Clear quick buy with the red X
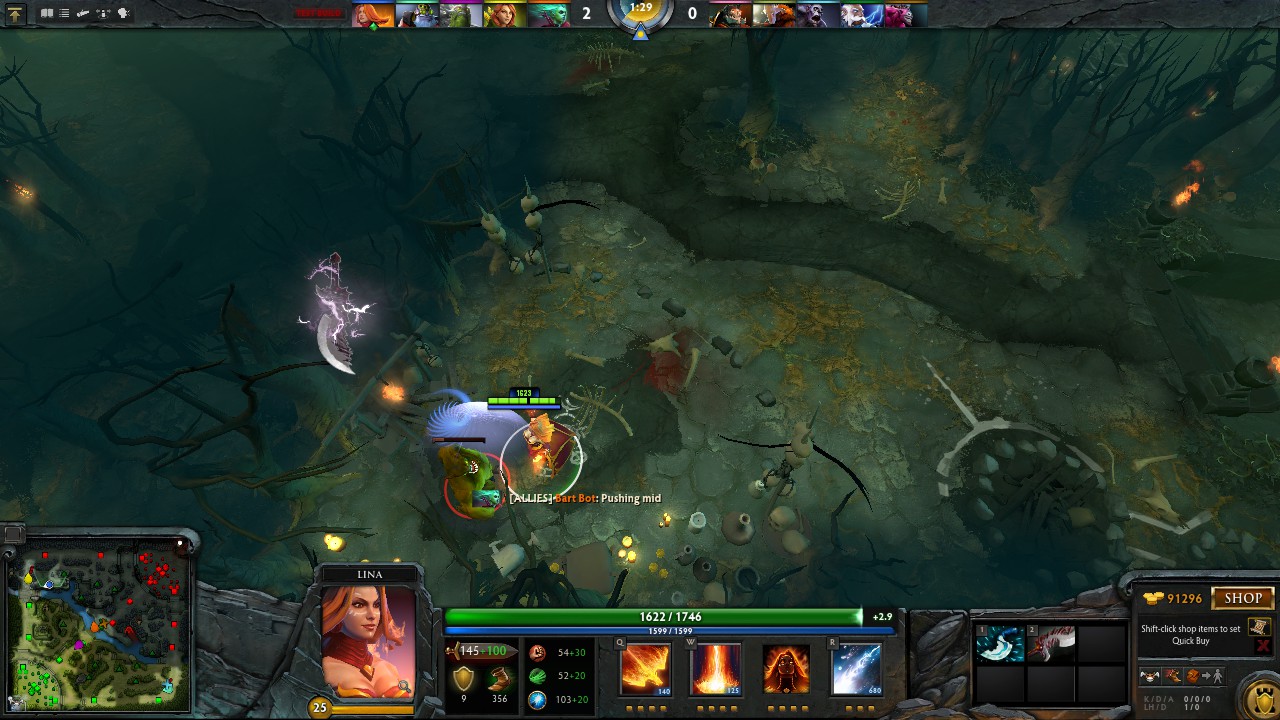1280x720 pixels. click(1262, 646)
